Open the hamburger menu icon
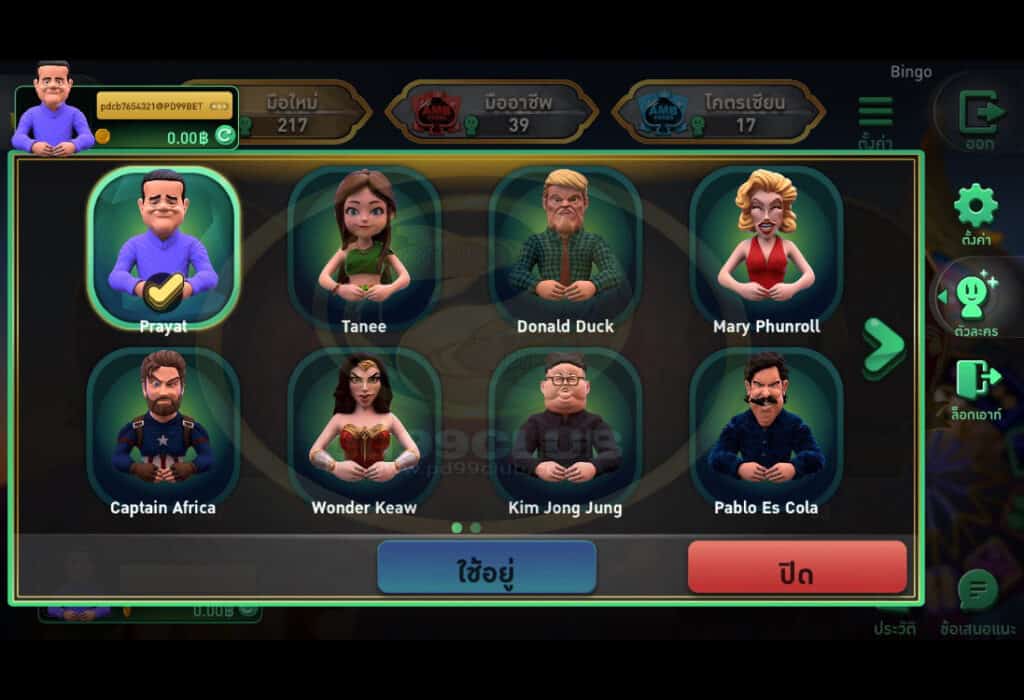This screenshot has width=1024, height=700. pos(875,112)
